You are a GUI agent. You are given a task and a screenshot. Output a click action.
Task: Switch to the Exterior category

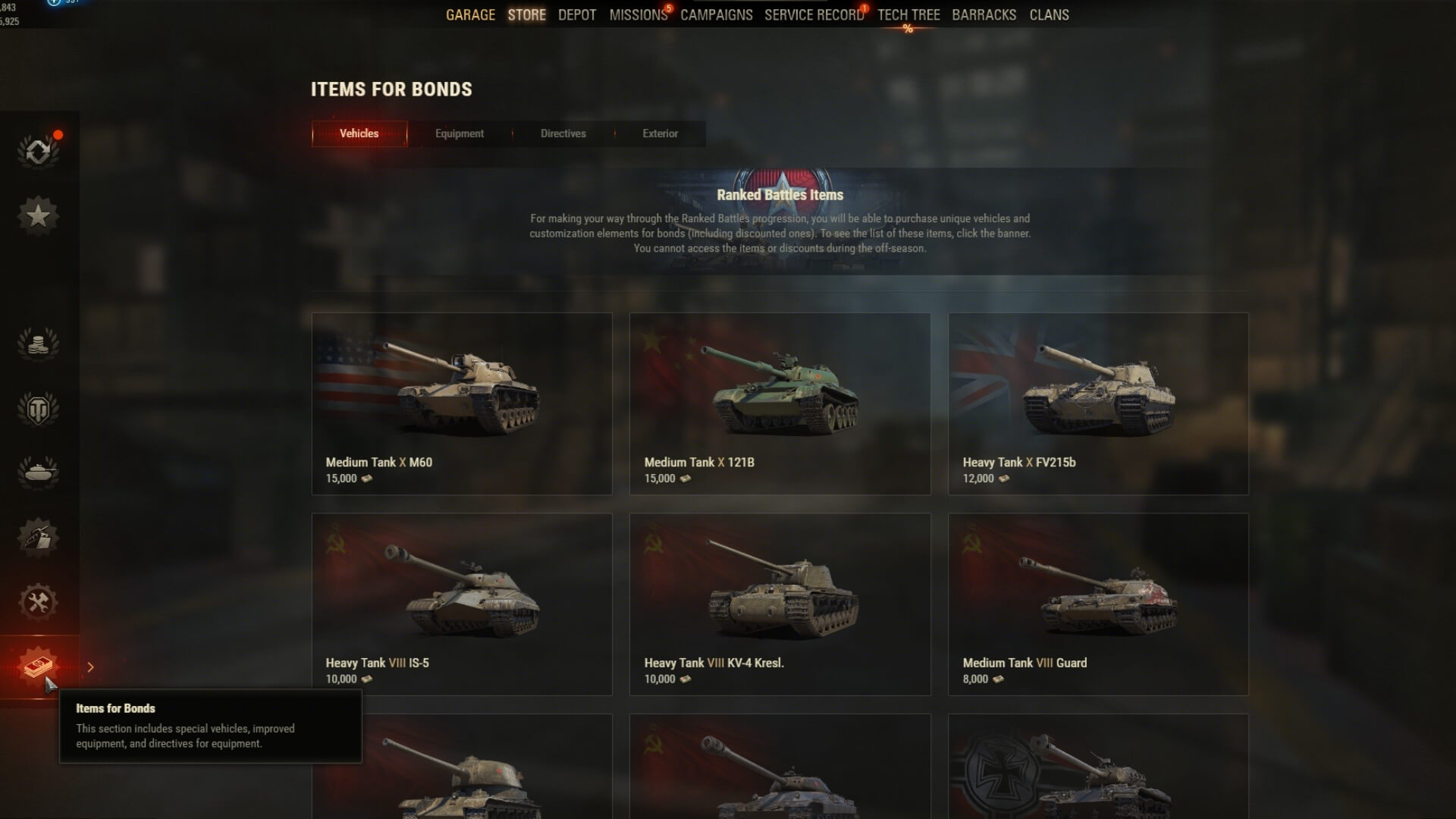point(660,133)
